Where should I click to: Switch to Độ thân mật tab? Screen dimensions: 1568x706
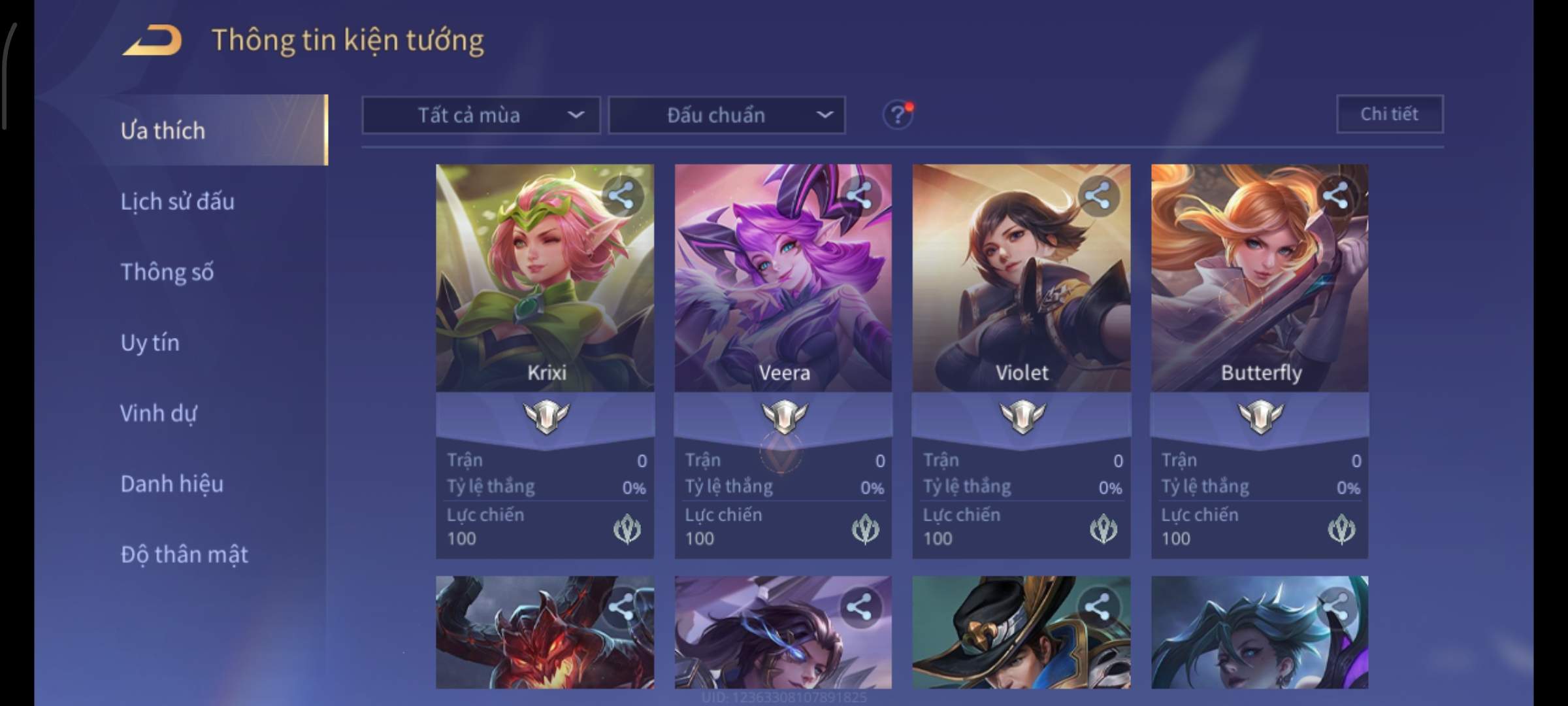184,554
